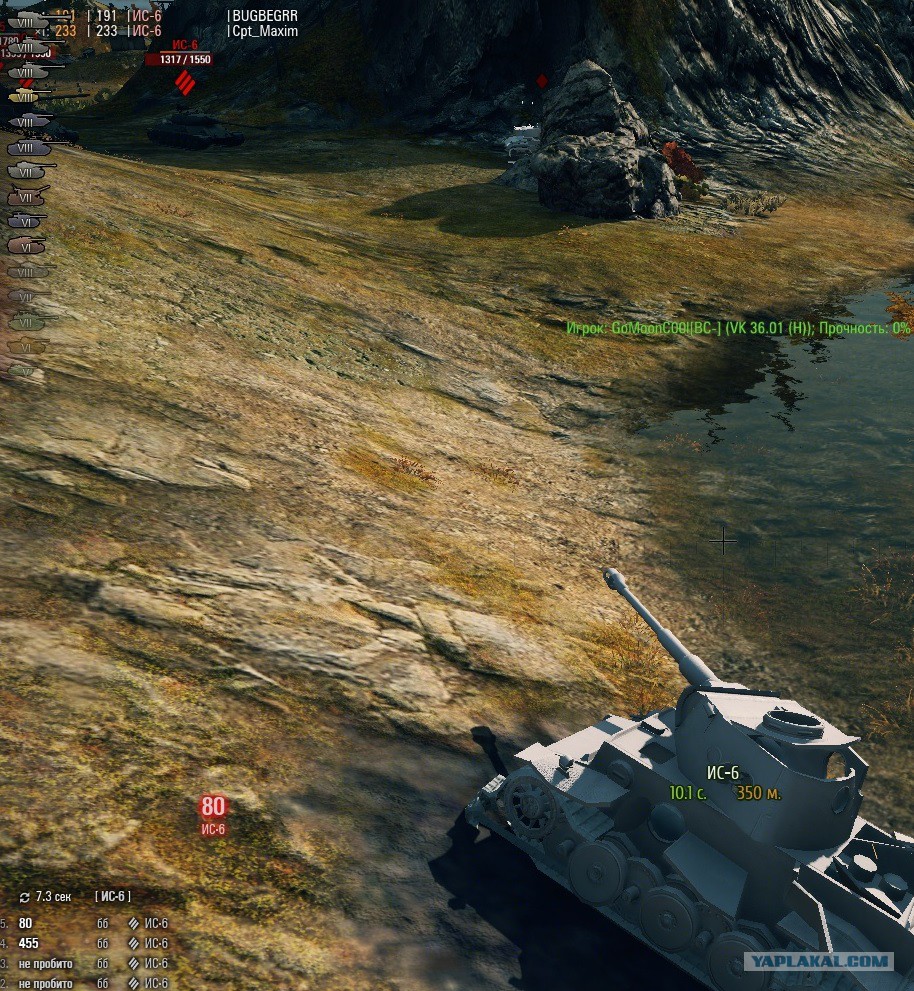
Task: Select BUGBEGRR in the team player list
Action: pyautogui.click(x=265, y=16)
